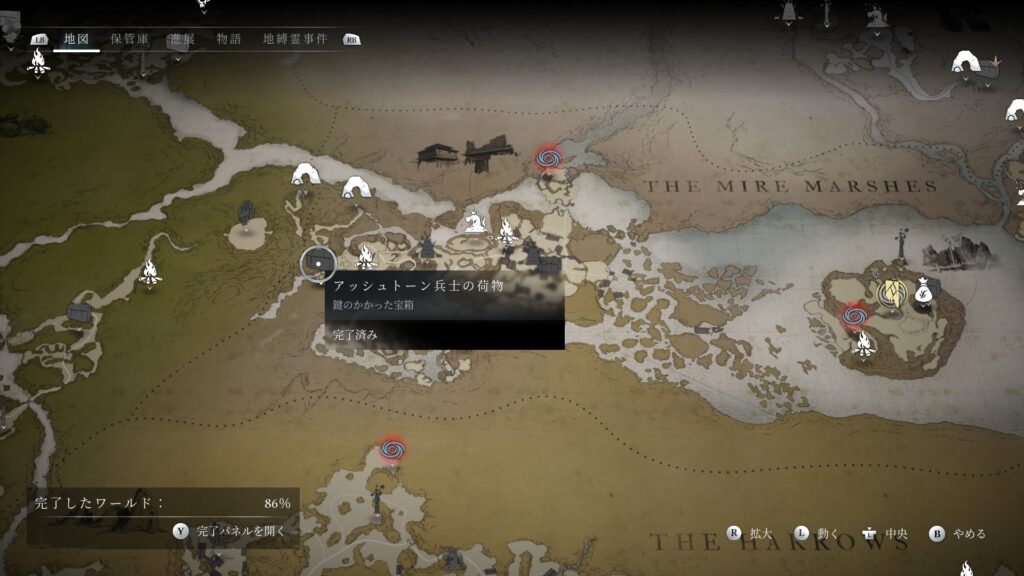Viewport: 1024px width, 576px height.
Task: Select the campfire marker on the island
Action: click(x=863, y=345)
